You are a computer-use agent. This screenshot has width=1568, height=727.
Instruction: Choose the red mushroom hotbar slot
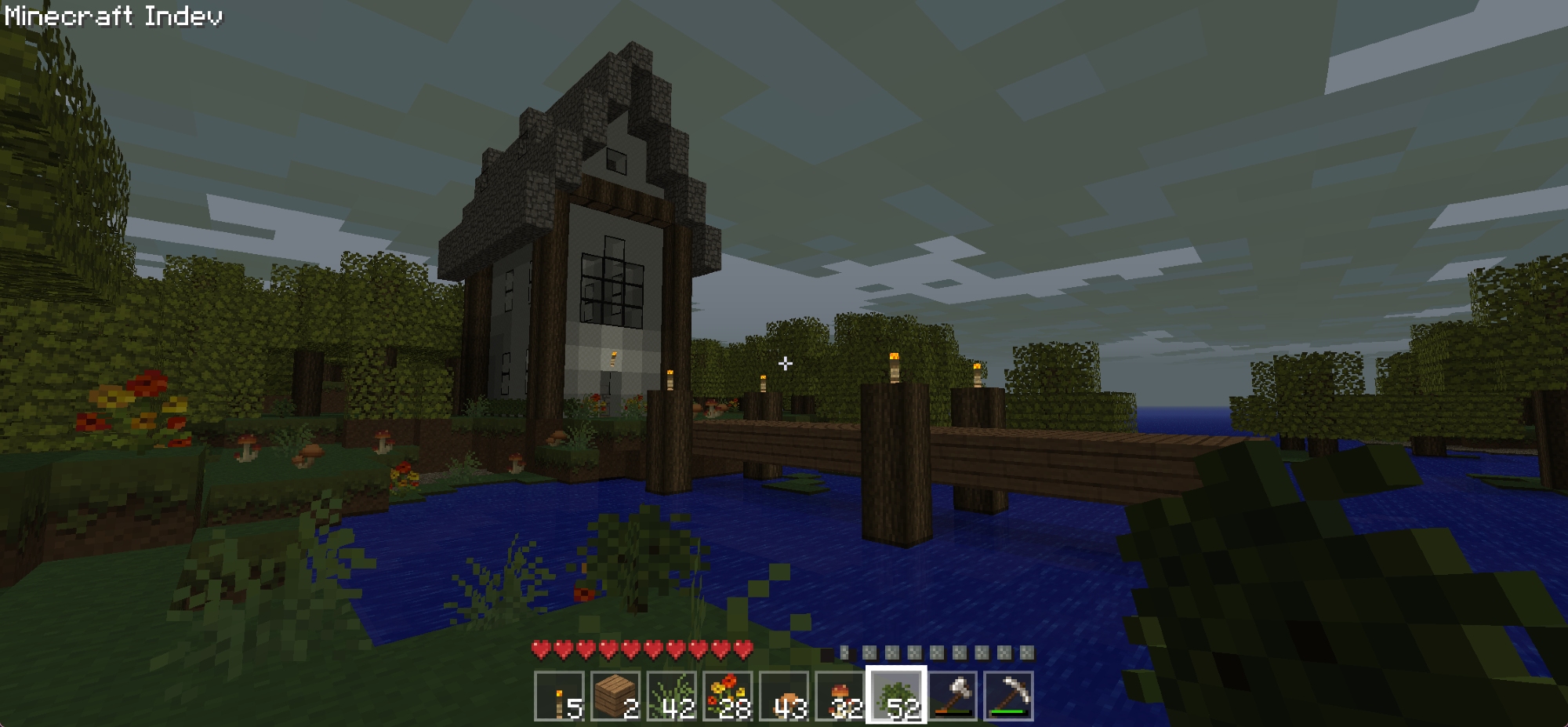coord(840,696)
